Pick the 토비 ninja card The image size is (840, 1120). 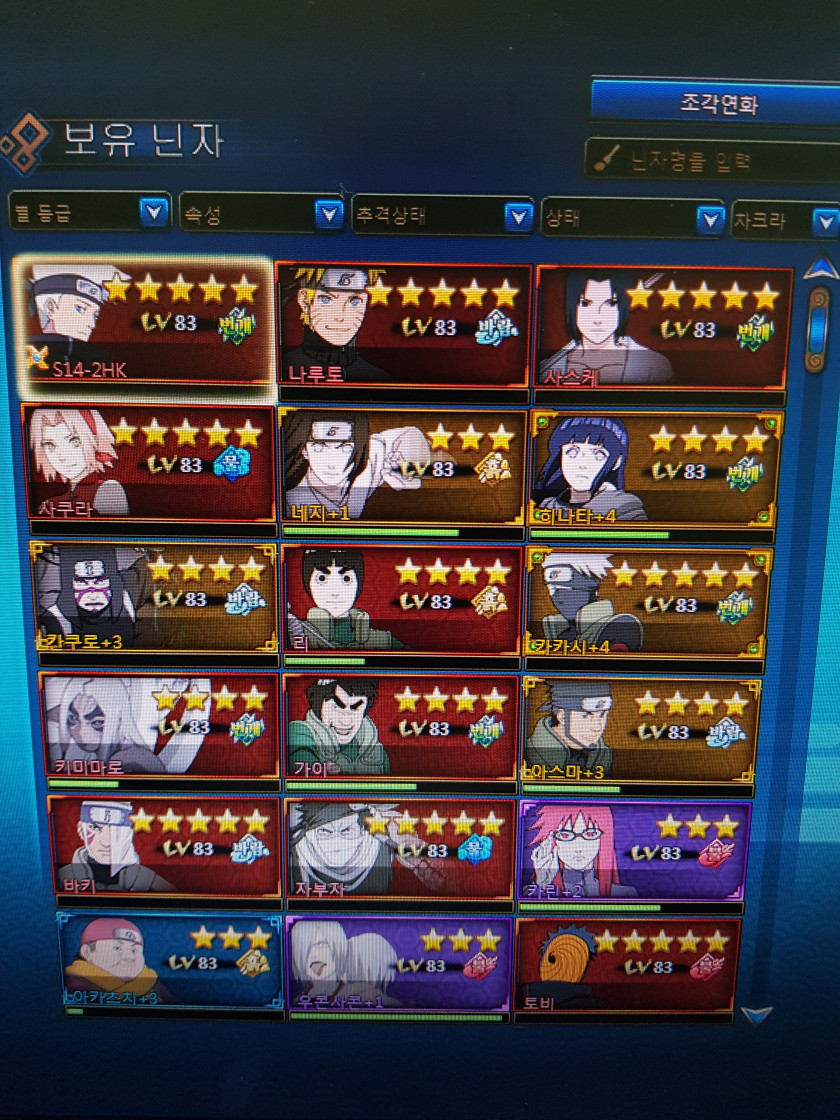click(x=627, y=966)
